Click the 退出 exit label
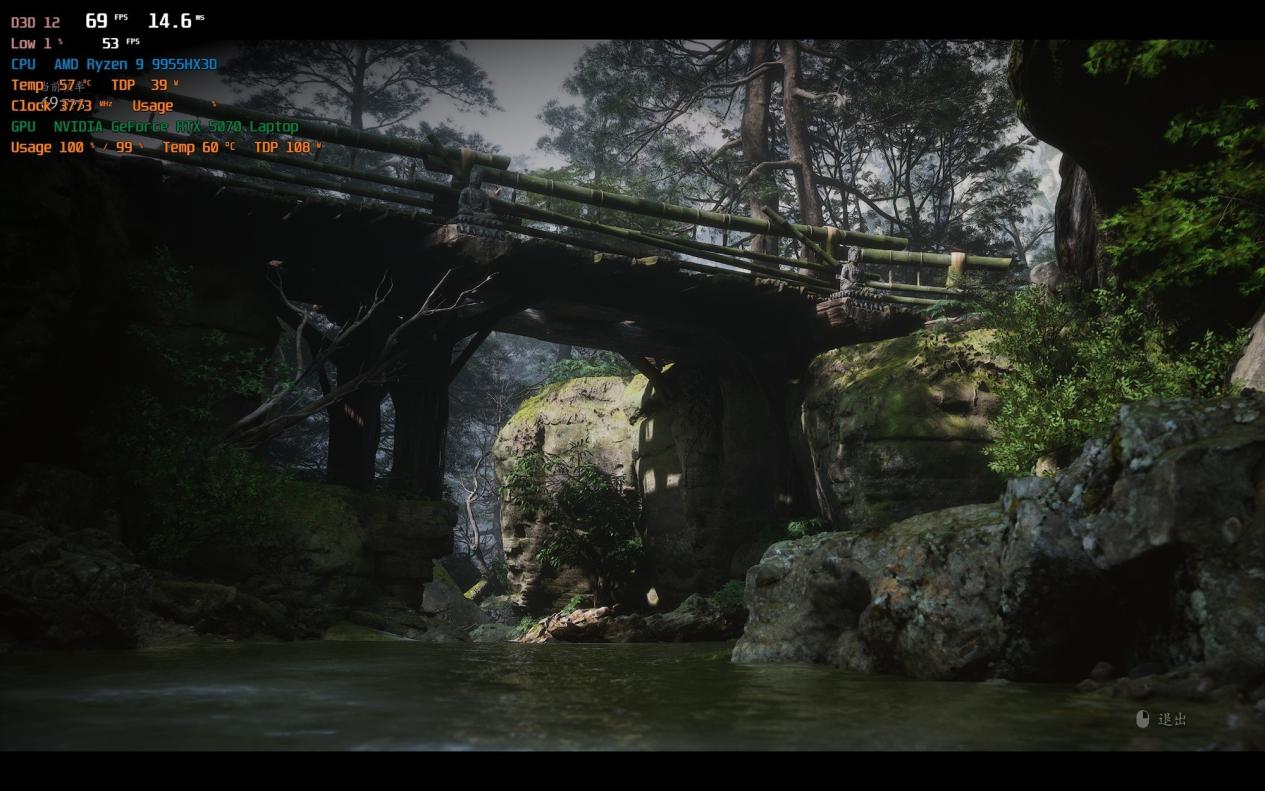Image resolution: width=1265 pixels, height=791 pixels. tap(1171, 719)
